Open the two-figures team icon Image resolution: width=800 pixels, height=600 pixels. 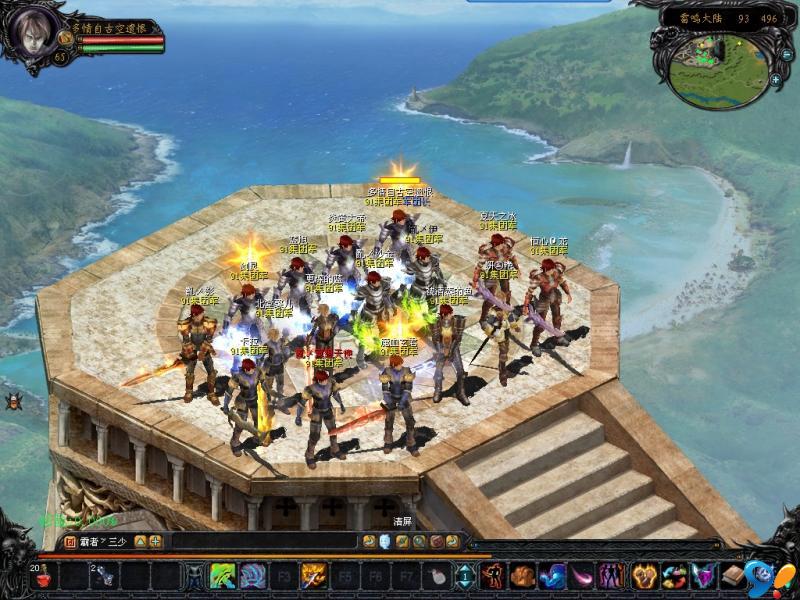click(612, 576)
